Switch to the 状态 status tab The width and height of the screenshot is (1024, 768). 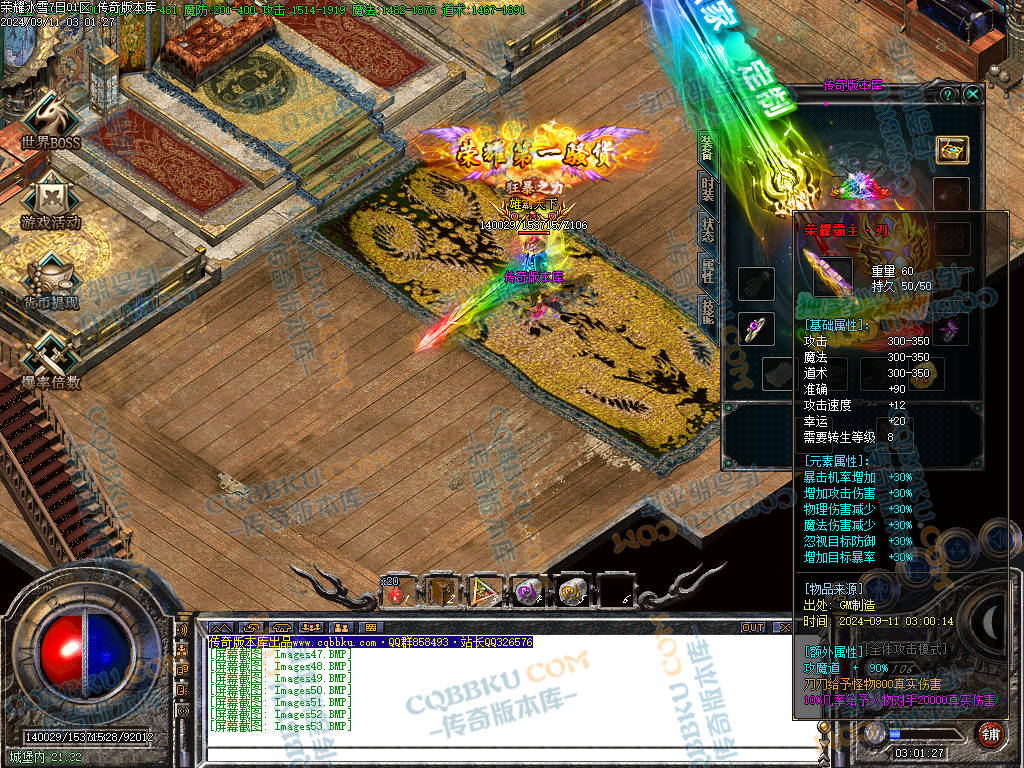pos(708,231)
